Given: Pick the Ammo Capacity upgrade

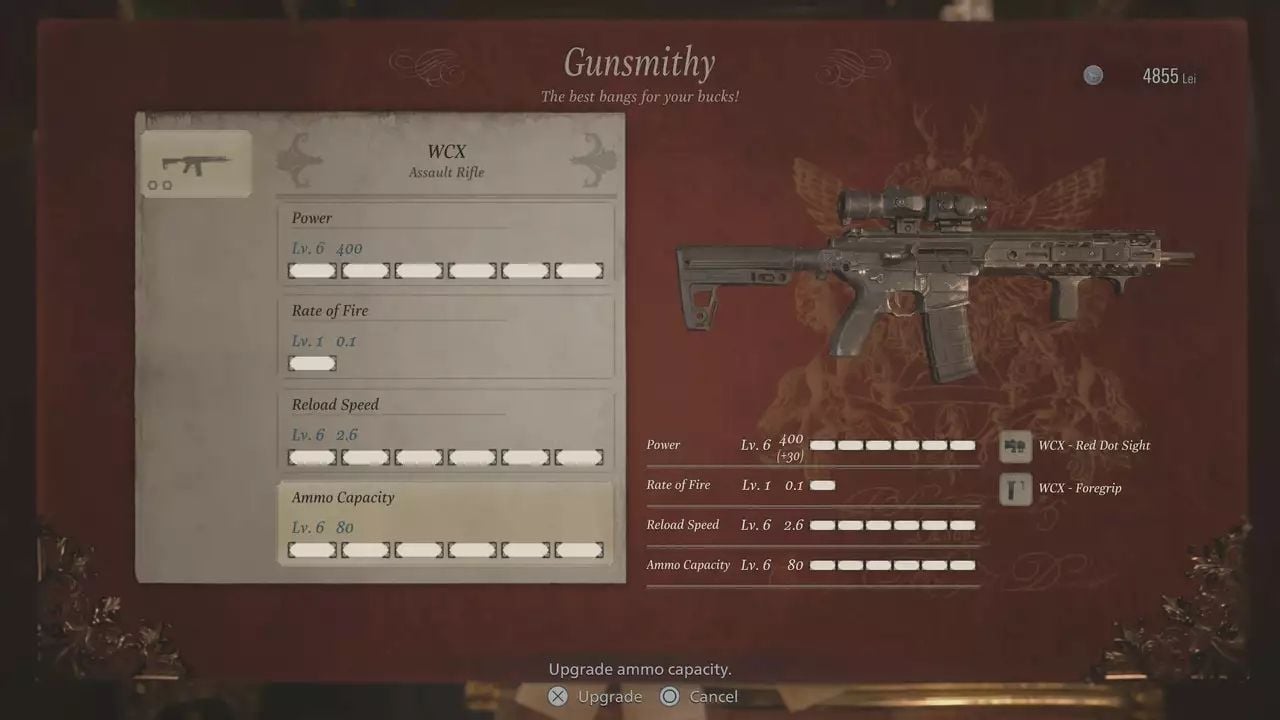Looking at the screenshot, I should [x=445, y=524].
